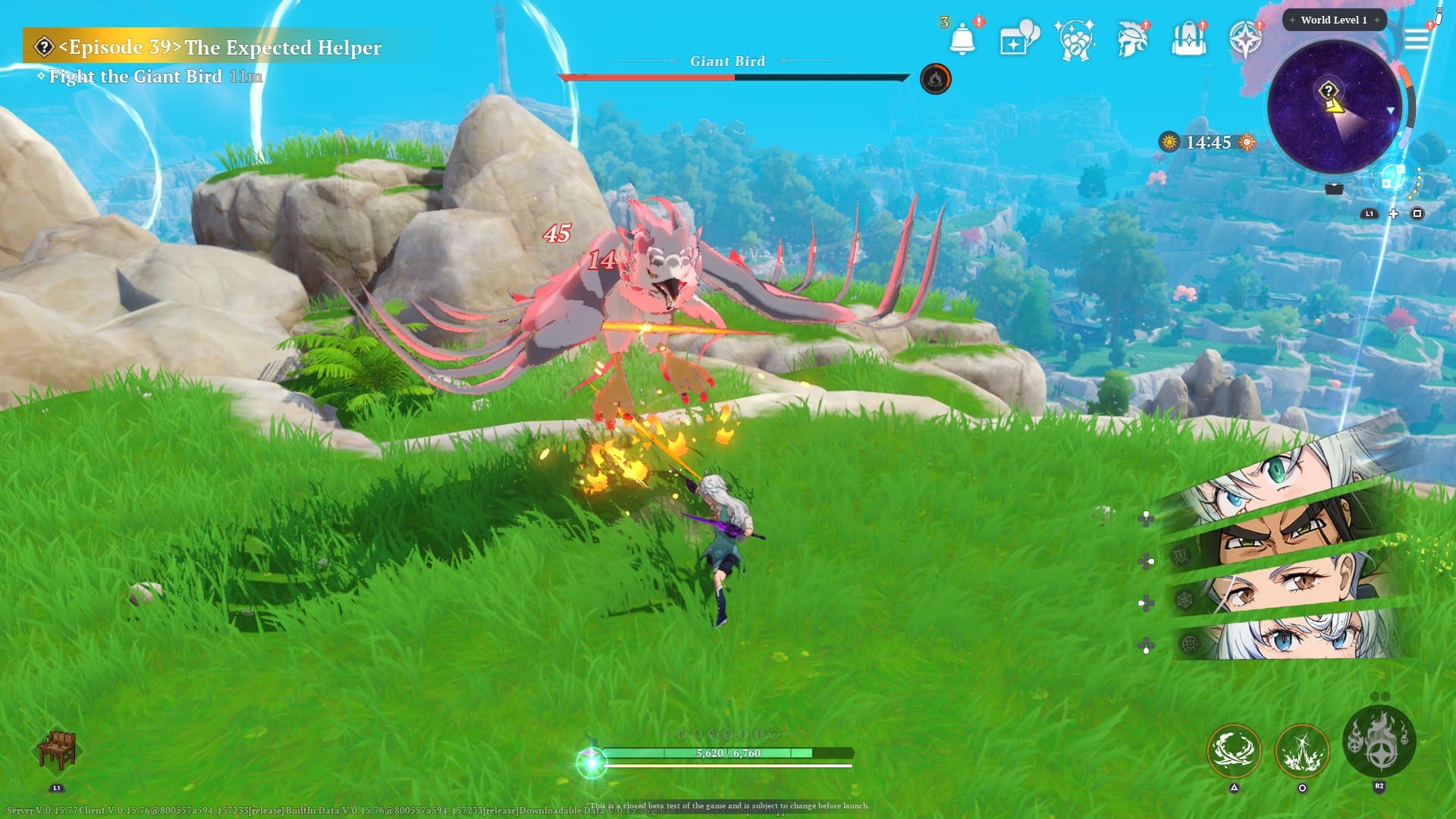
Task: Click the circular starry minimap
Action: [1334, 107]
